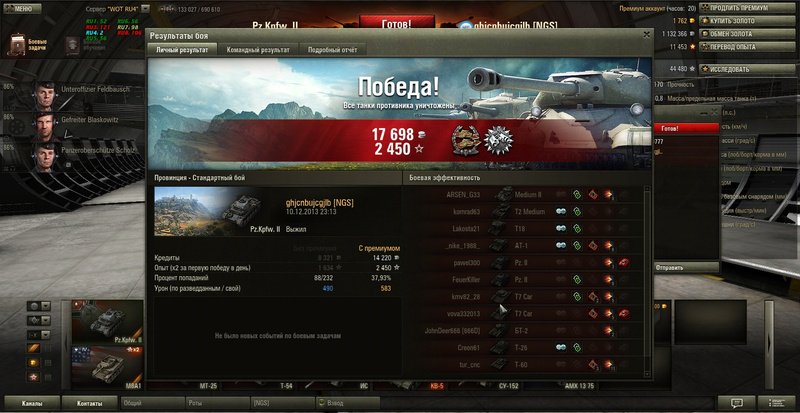The image size is (800, 413).
Task: Switch to the Командный результат tab
Action: tap(258, 49)
